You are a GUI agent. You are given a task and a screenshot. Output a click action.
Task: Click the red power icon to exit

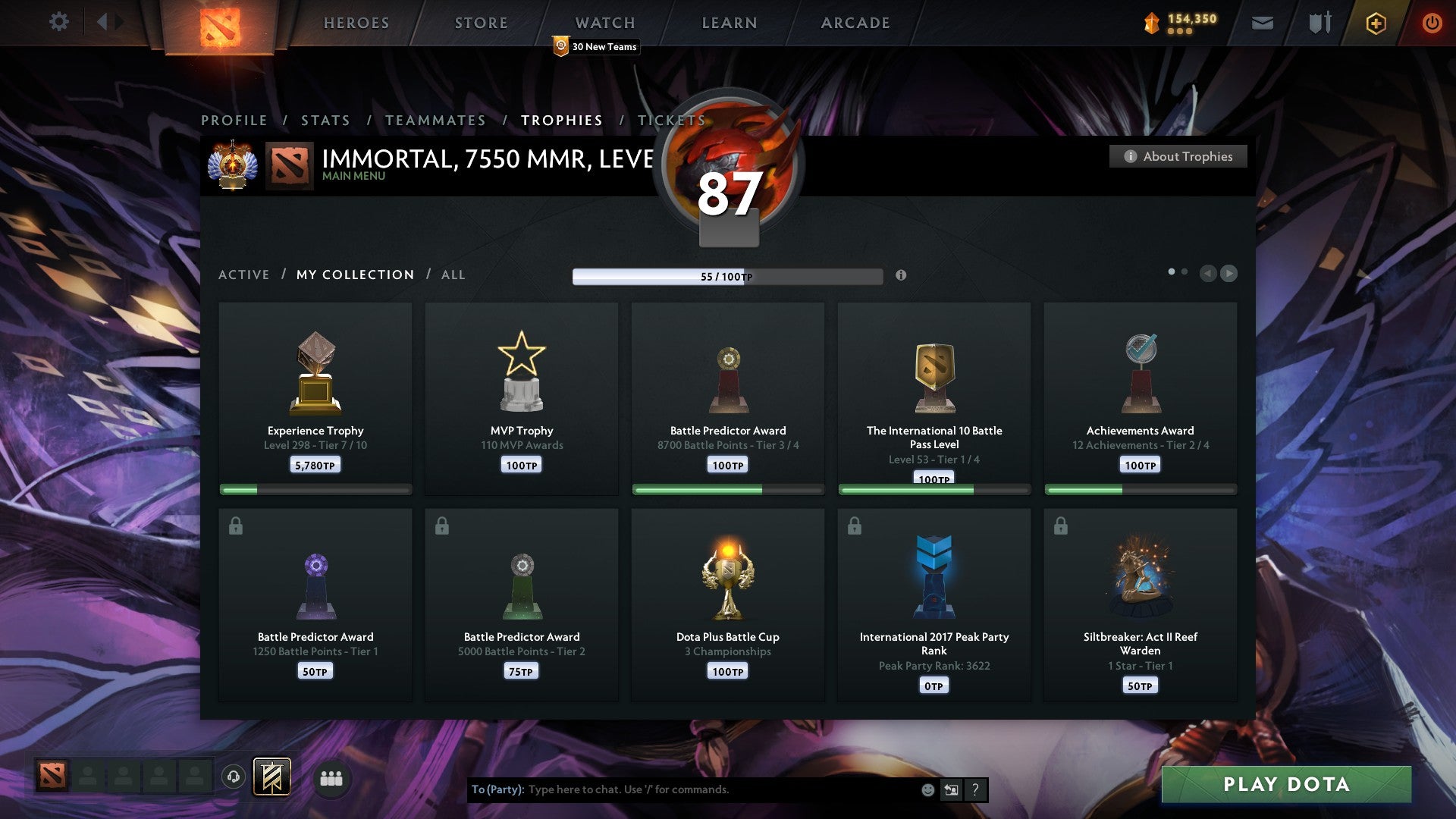coord(1432,22)
